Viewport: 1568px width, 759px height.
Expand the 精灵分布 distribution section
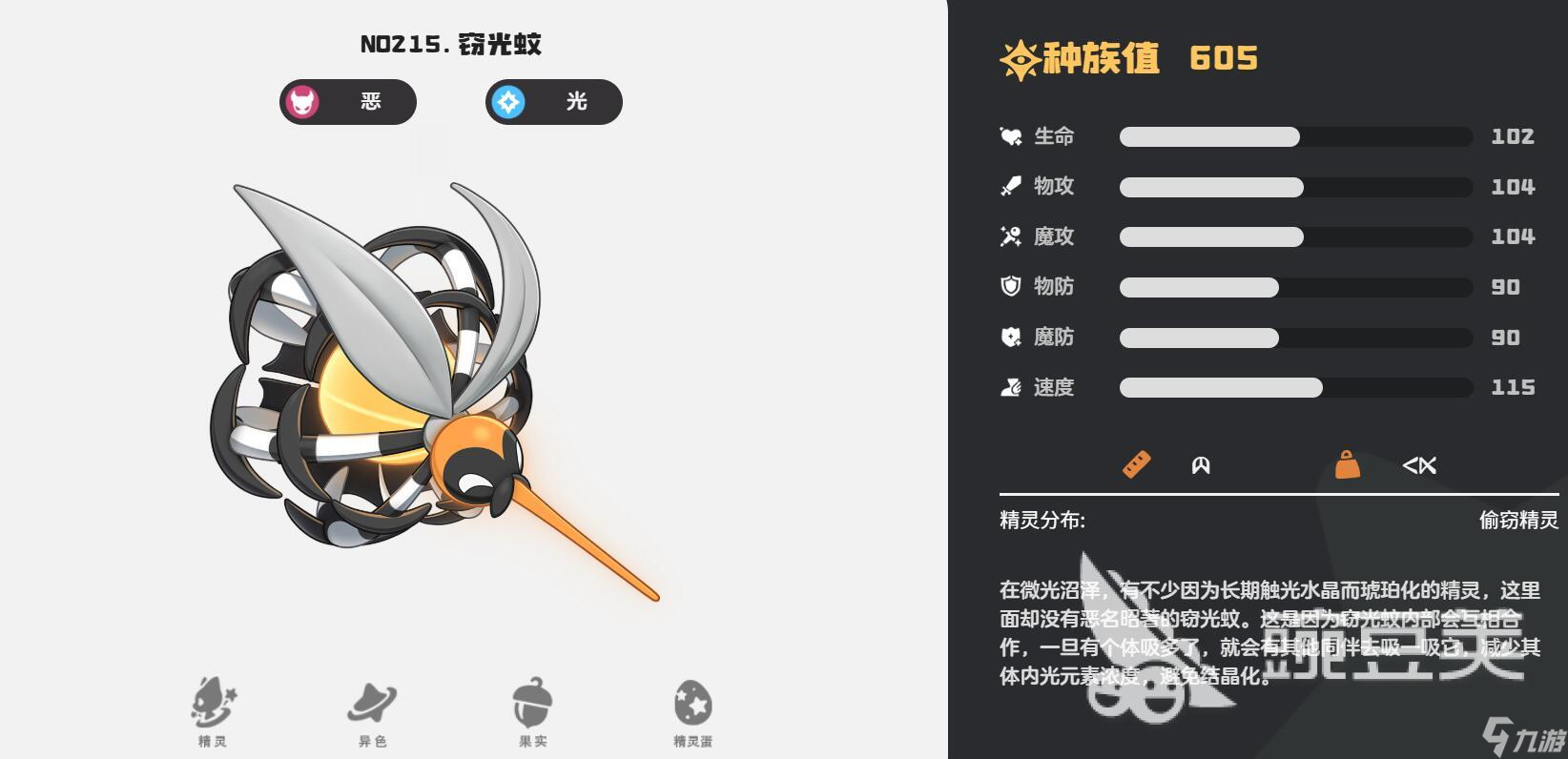pos(1042,518)
